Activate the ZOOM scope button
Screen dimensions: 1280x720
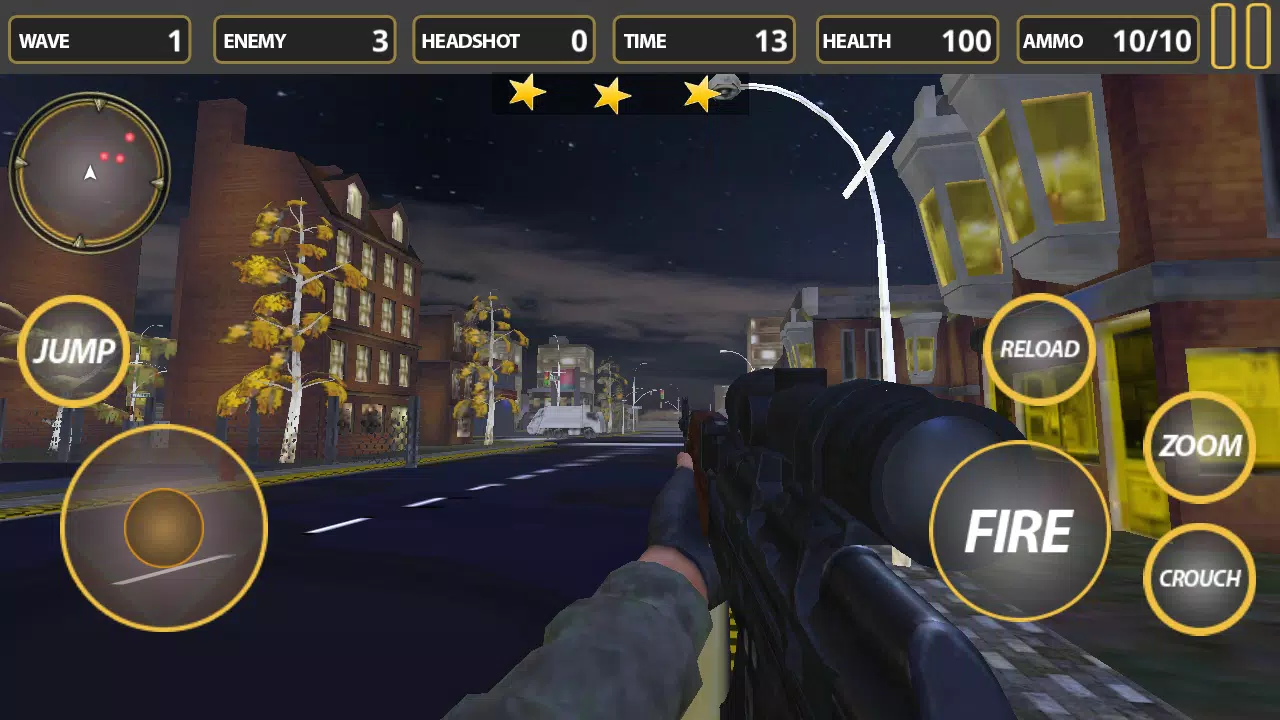pos(1199,446)
